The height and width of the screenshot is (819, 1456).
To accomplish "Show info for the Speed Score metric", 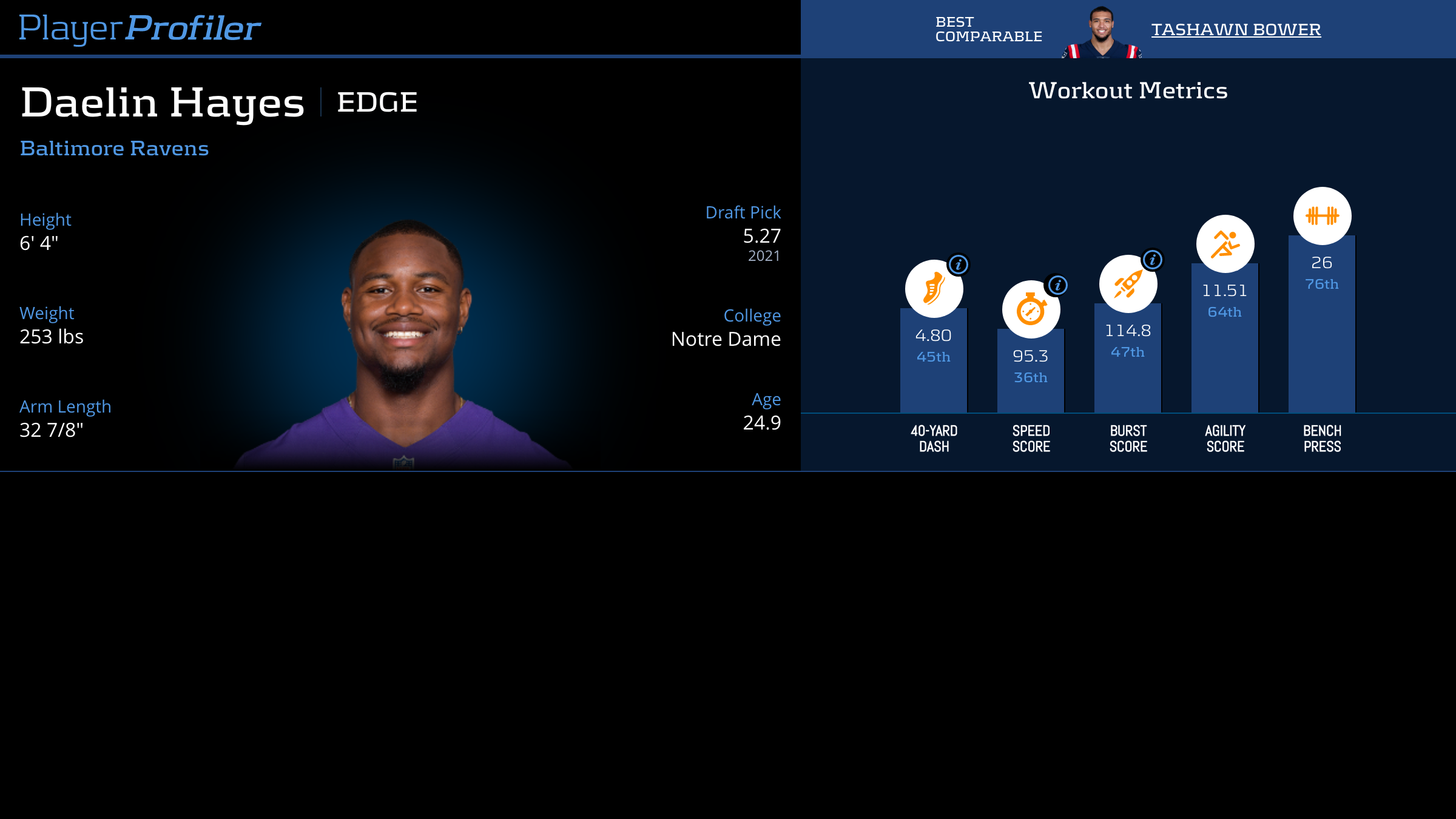I will click(x=1057, y=285).
